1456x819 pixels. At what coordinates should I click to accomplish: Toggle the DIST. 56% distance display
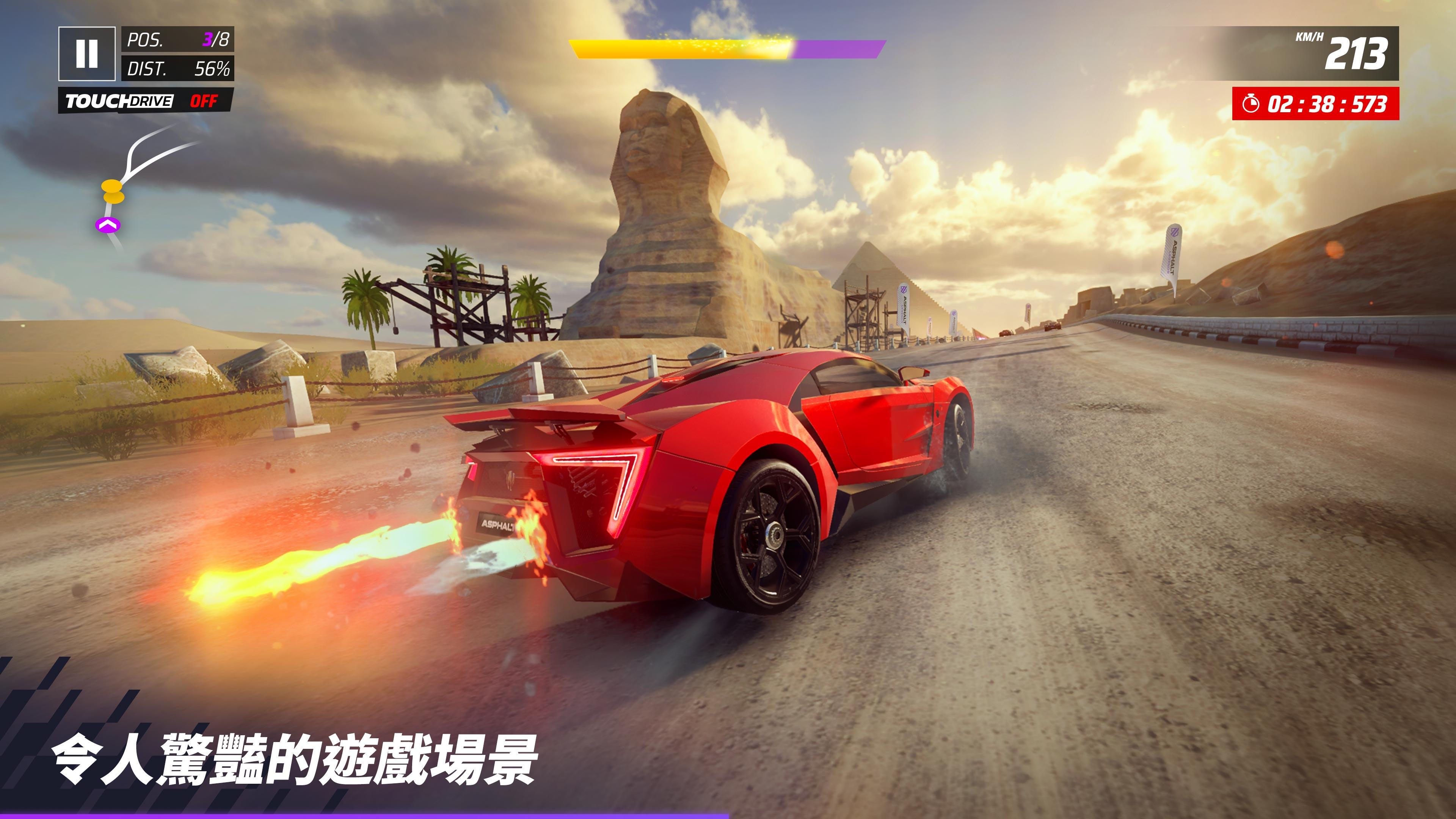[178, 69]
